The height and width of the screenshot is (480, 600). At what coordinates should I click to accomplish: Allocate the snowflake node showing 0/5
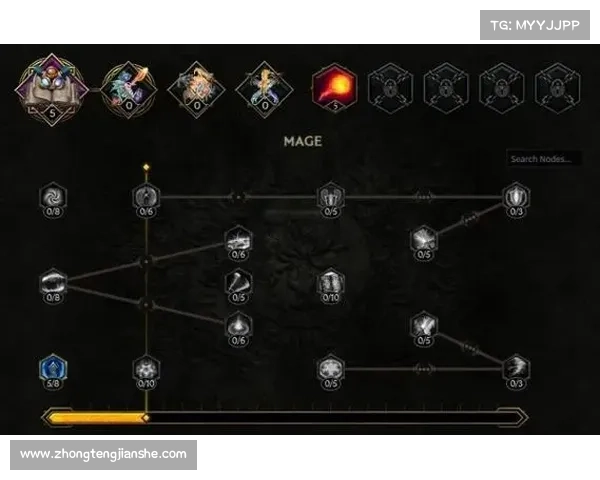(x=330, y=370)
